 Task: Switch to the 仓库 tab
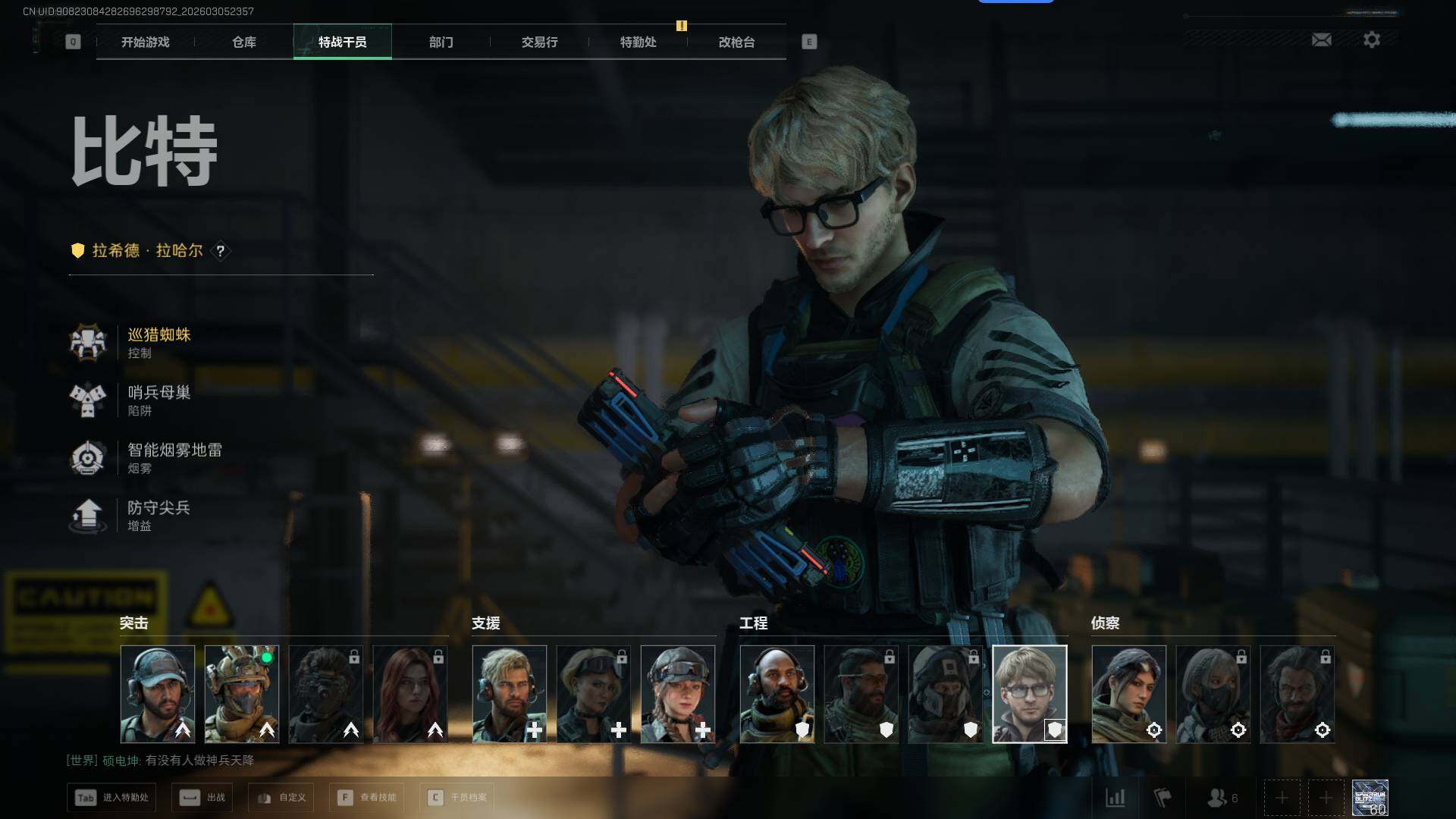point(244,42)
